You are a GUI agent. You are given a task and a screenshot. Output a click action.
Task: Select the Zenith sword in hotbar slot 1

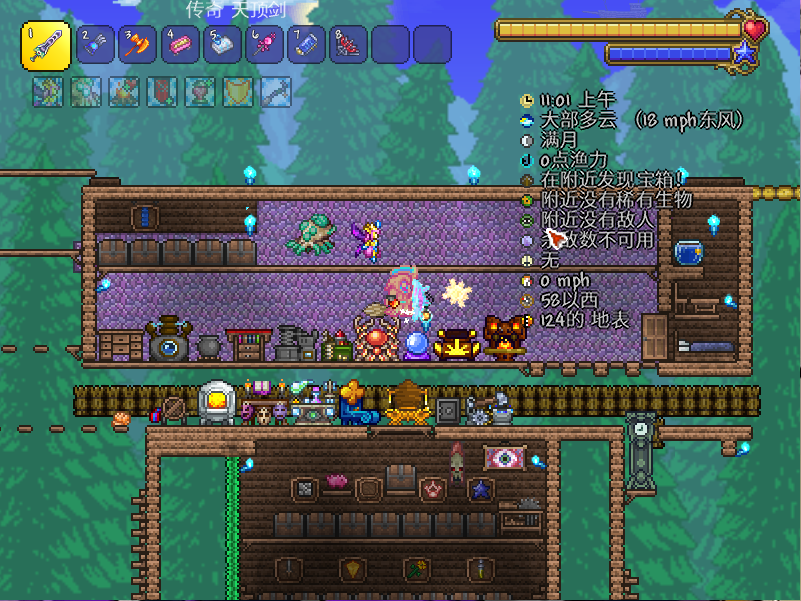coord(45,46)
